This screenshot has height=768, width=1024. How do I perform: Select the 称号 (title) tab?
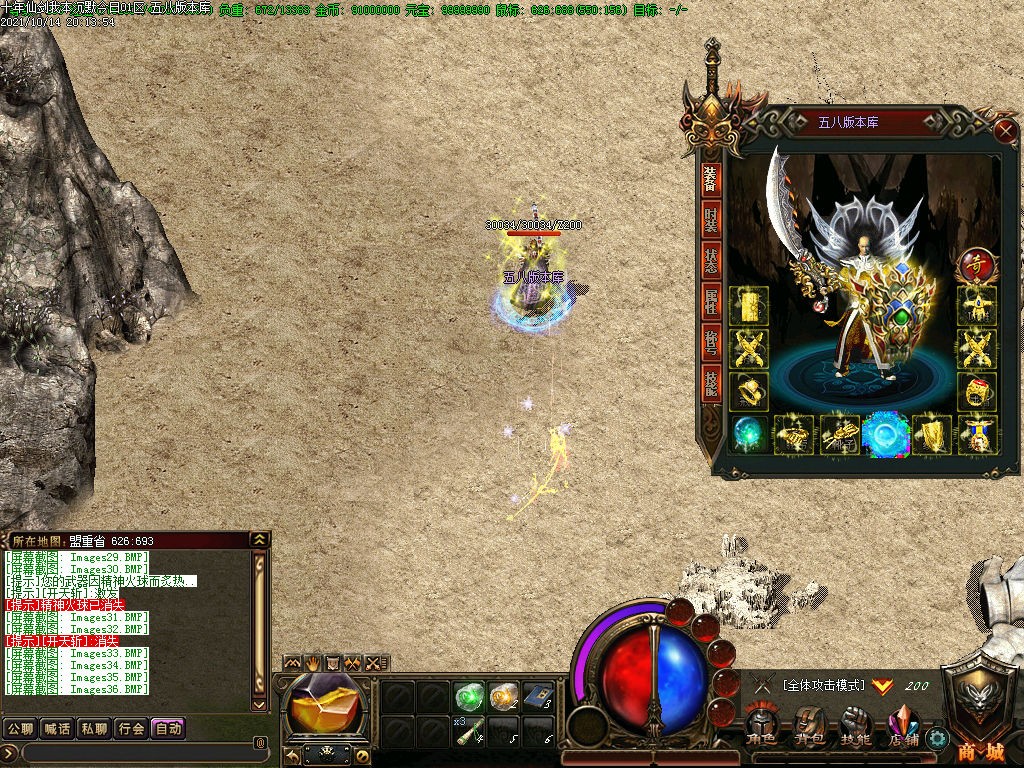pos(711,344)
